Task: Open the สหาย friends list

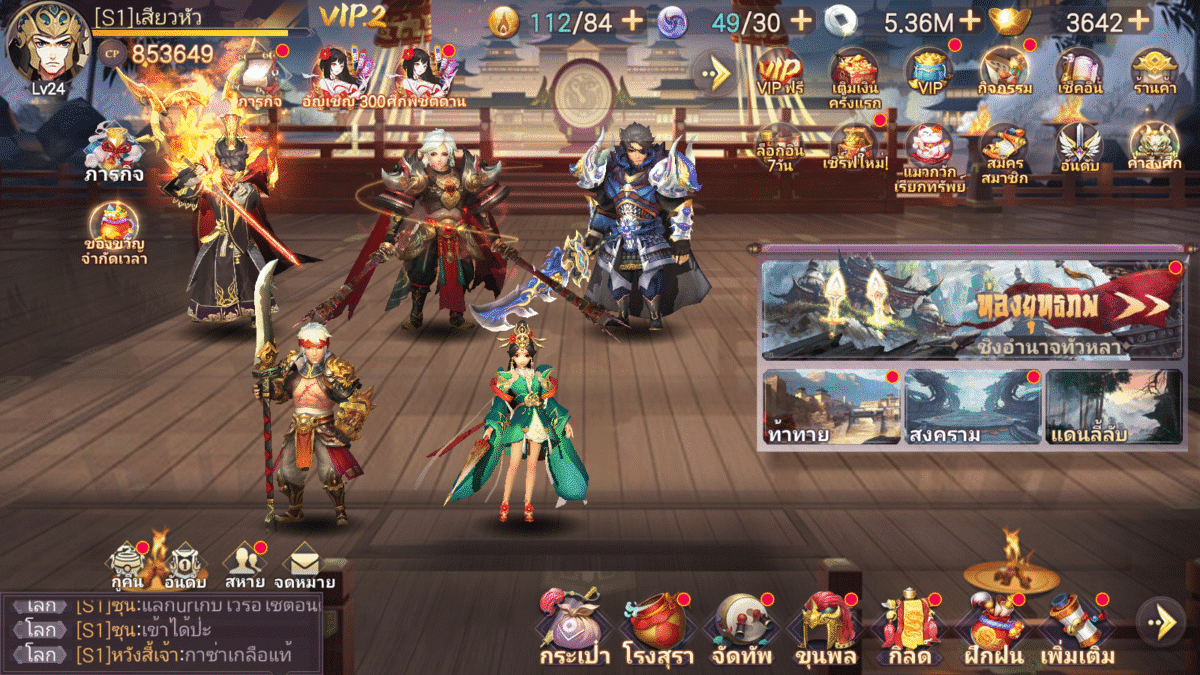Action: pos(244,566)
